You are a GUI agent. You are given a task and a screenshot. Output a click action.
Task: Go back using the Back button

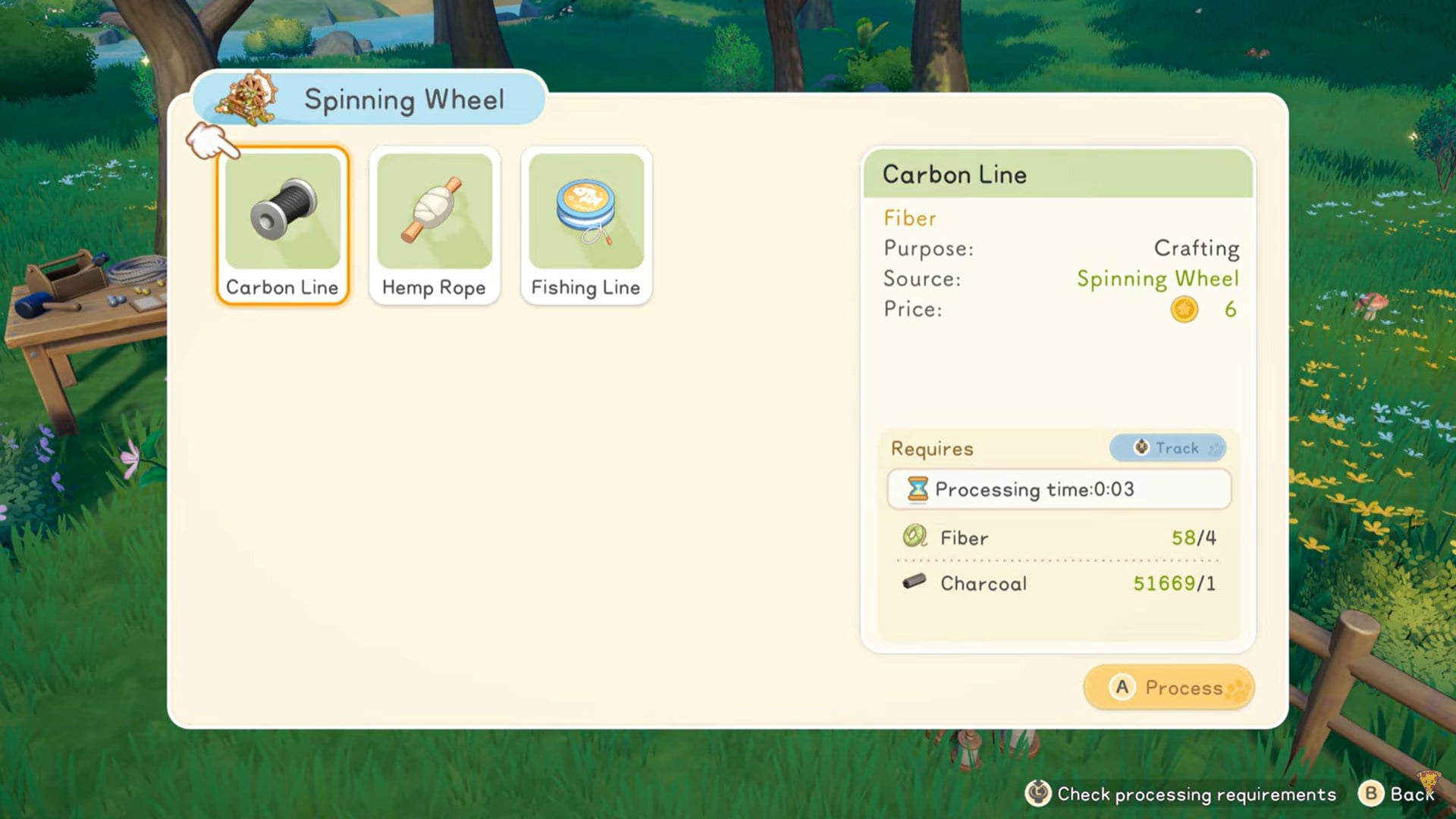pyautogui.click(x=1398, y=794)
